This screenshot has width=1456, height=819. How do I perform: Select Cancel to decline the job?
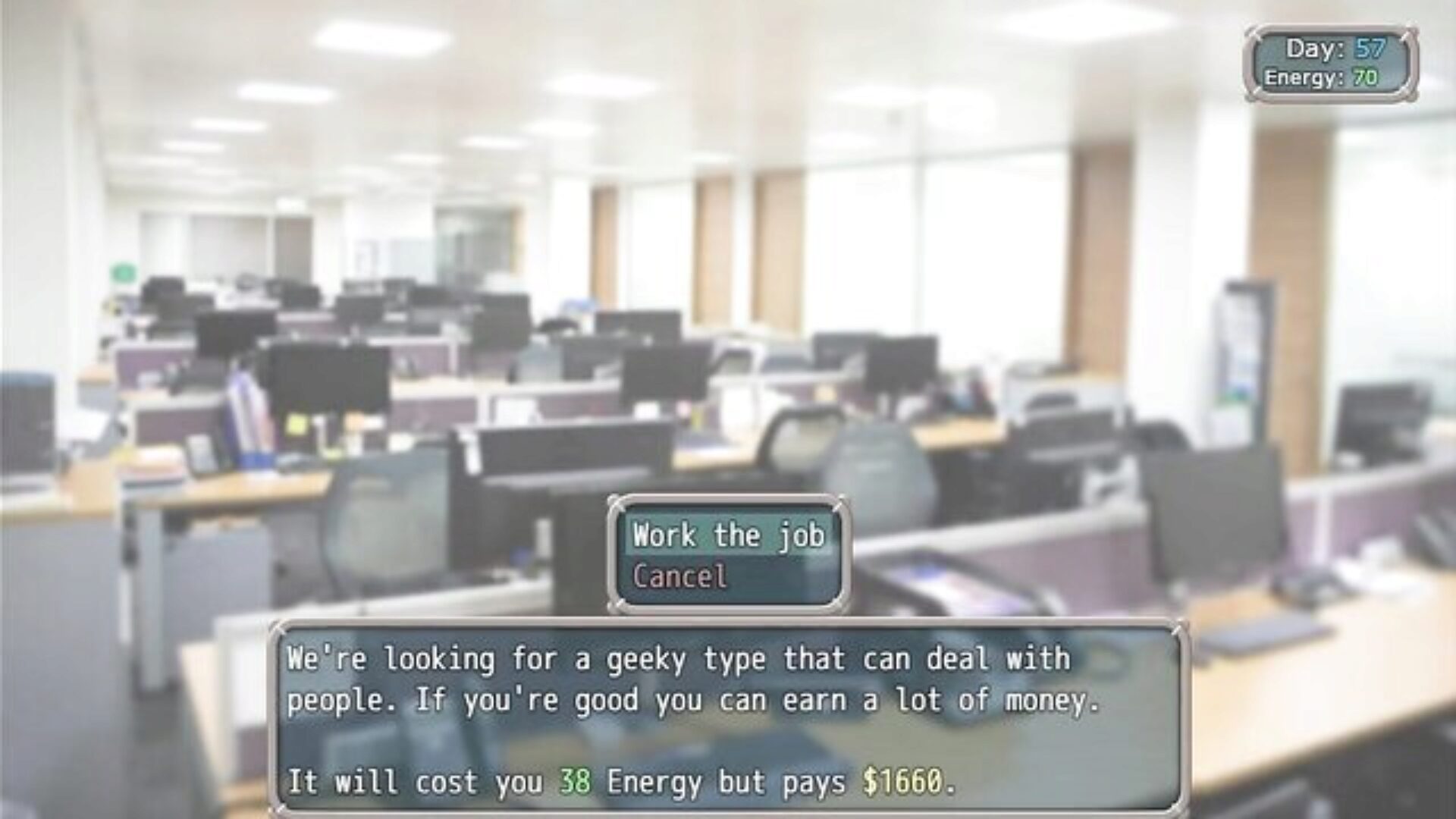point(680,577)
